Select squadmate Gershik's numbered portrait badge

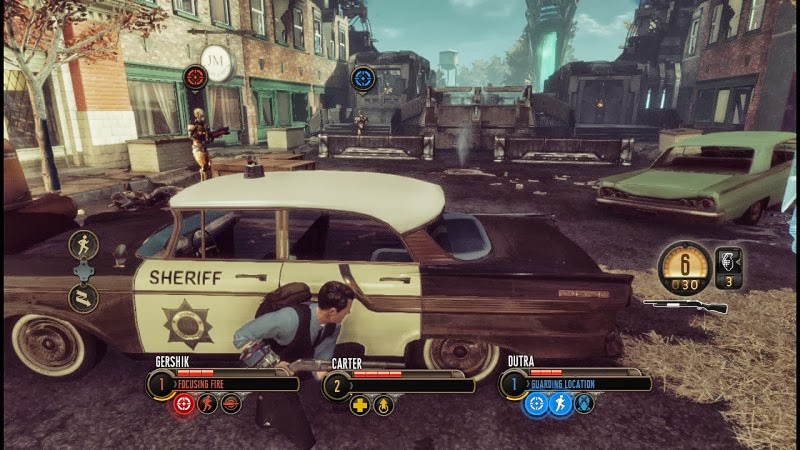160,383
